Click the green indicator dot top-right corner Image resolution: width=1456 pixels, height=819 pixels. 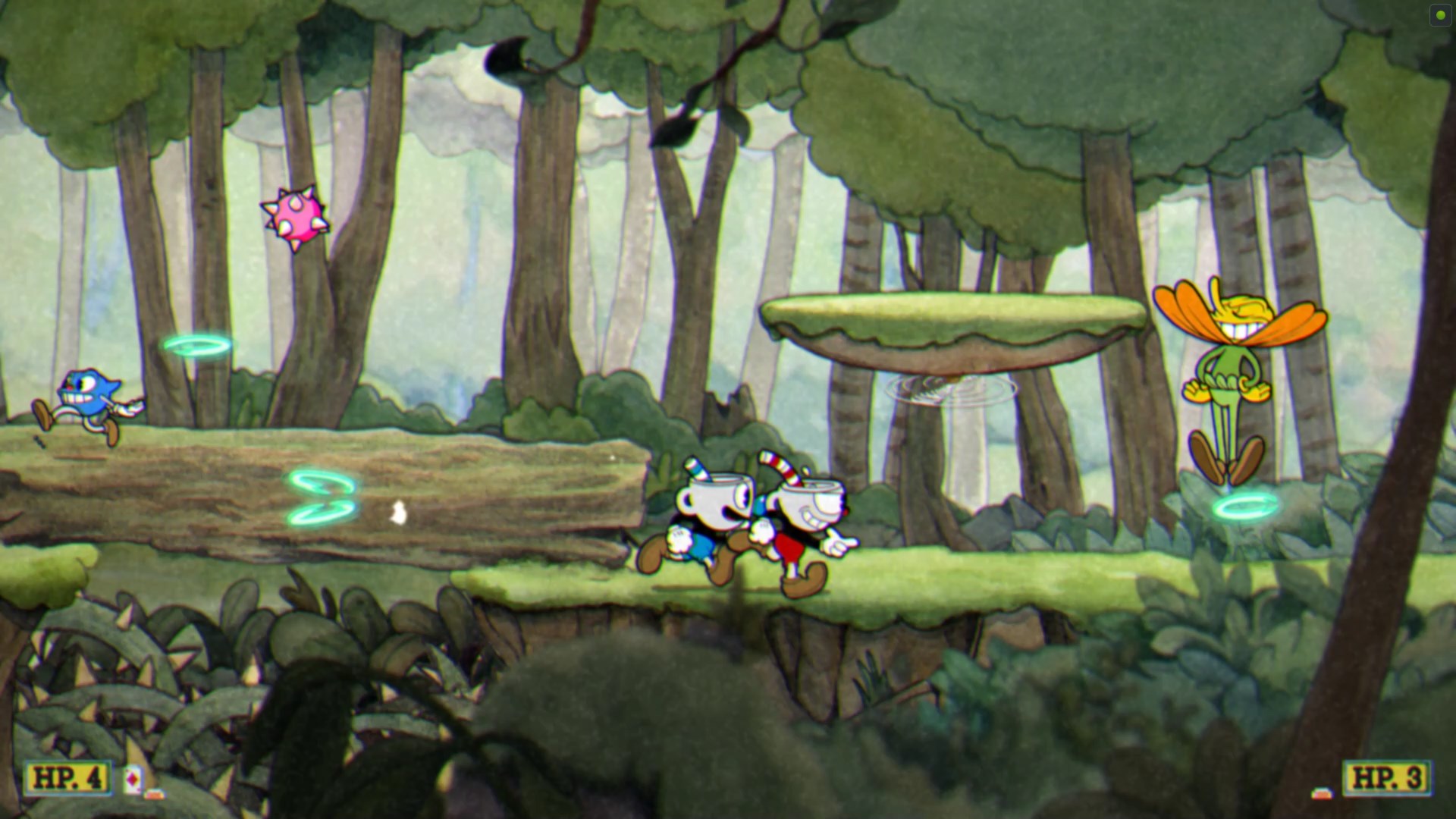click(1439, 16)
